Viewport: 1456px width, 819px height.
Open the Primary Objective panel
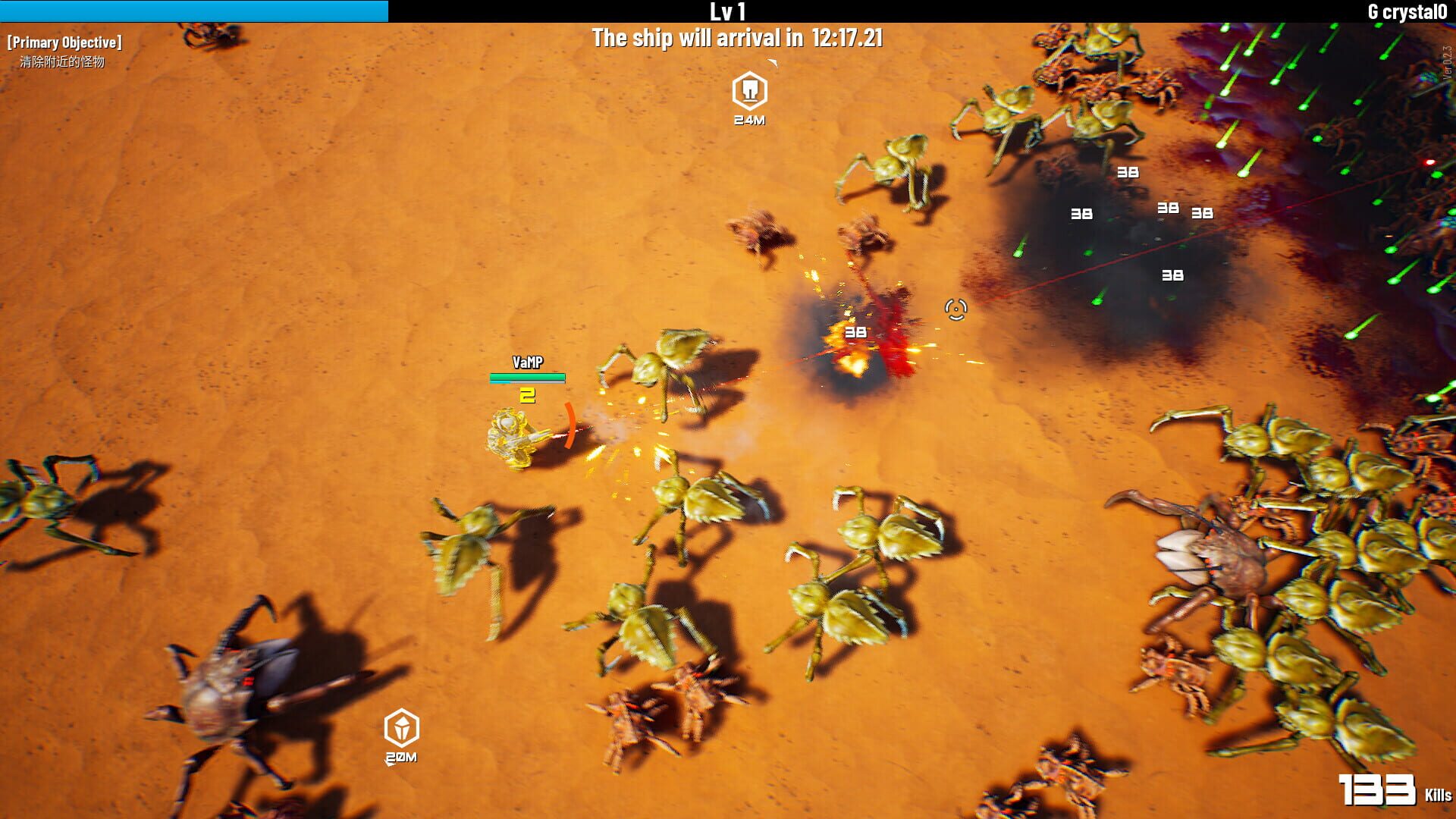pyautogui.click(x=64, y=42)
